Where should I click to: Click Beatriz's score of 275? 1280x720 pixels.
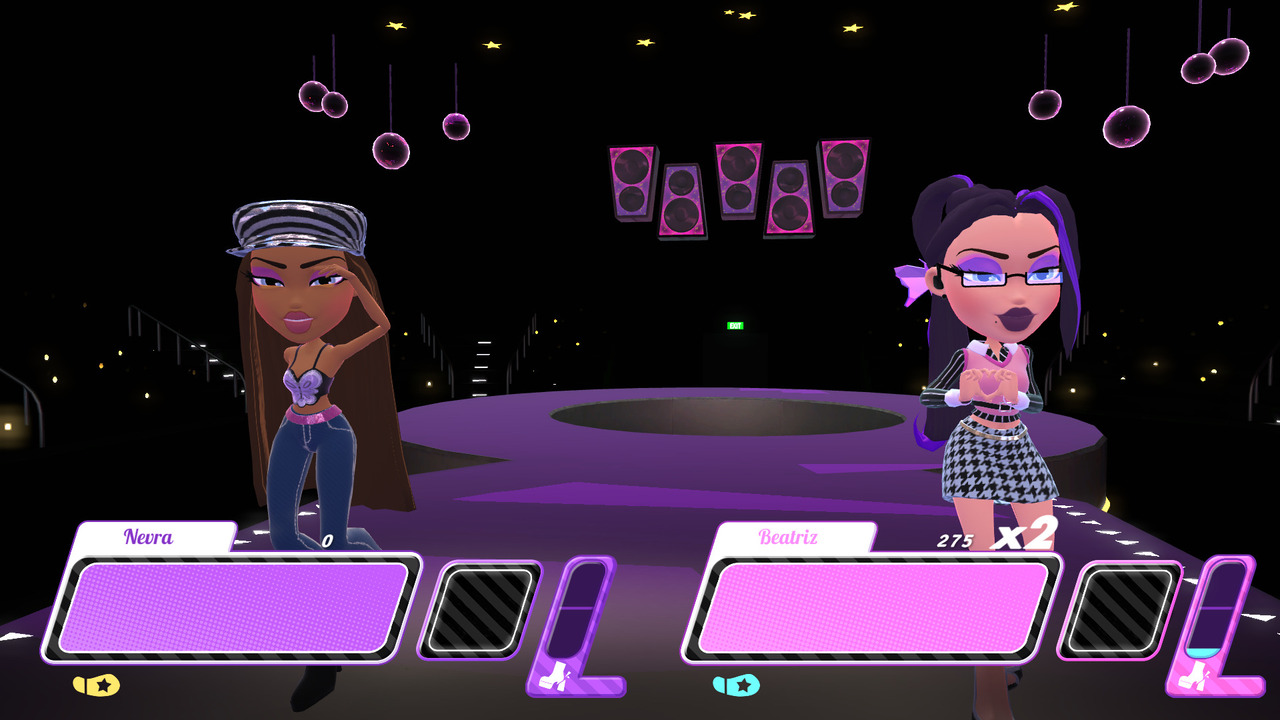[955, 538]
